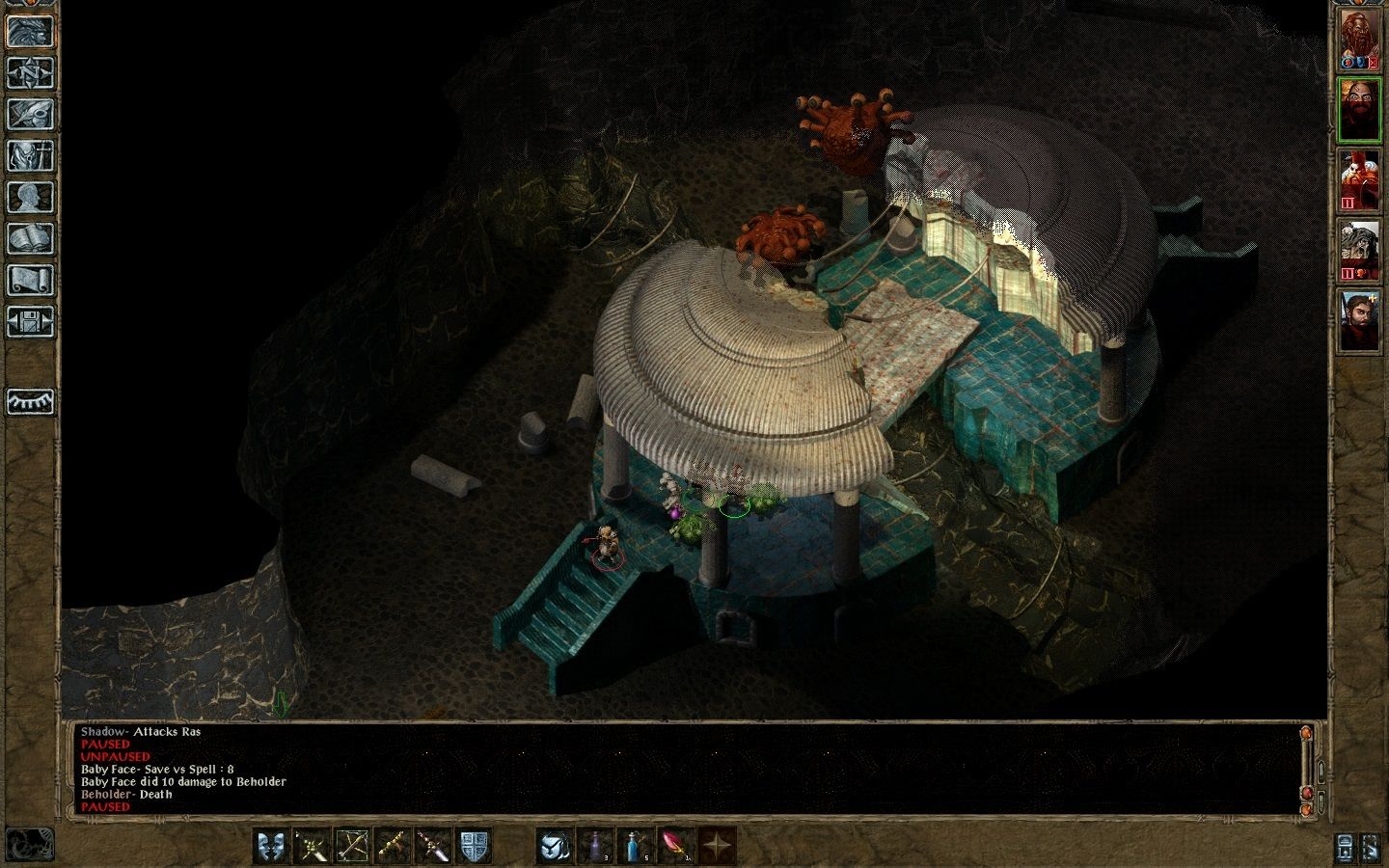
Task: Toggle Bard Song with the masks icon
Action: click(x=271, y=848)
